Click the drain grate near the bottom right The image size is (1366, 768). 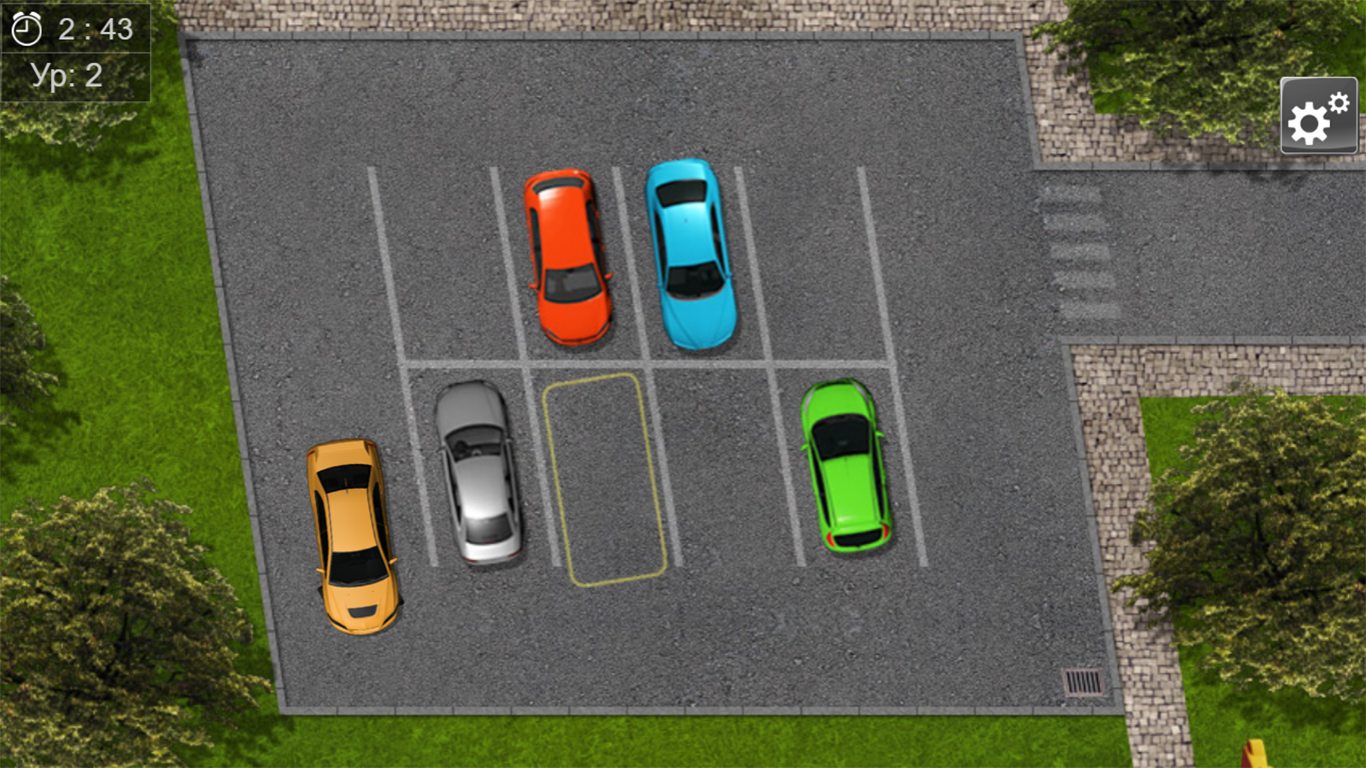tap(1082, 681)
